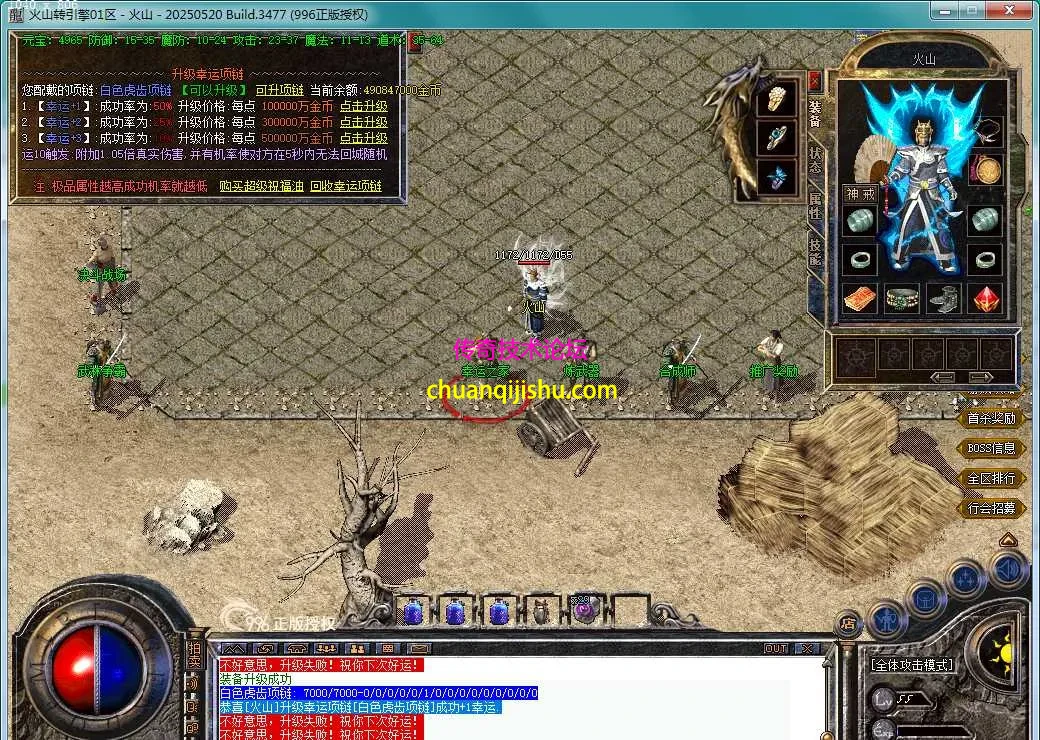Open the BOSS信息 boss info panel
Image resolution: width=1040 pixels, height=740 pixels.
(991, 448)
